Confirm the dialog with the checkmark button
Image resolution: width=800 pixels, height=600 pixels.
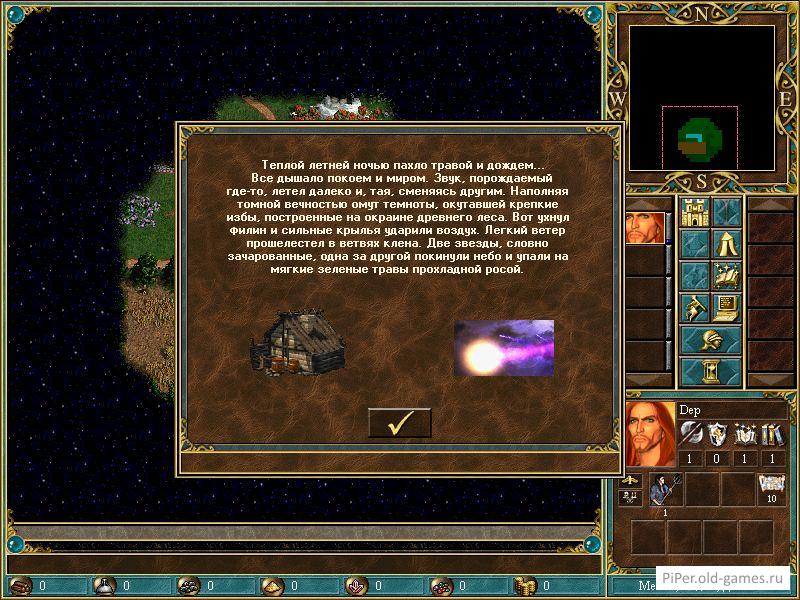tap(399, 423)
